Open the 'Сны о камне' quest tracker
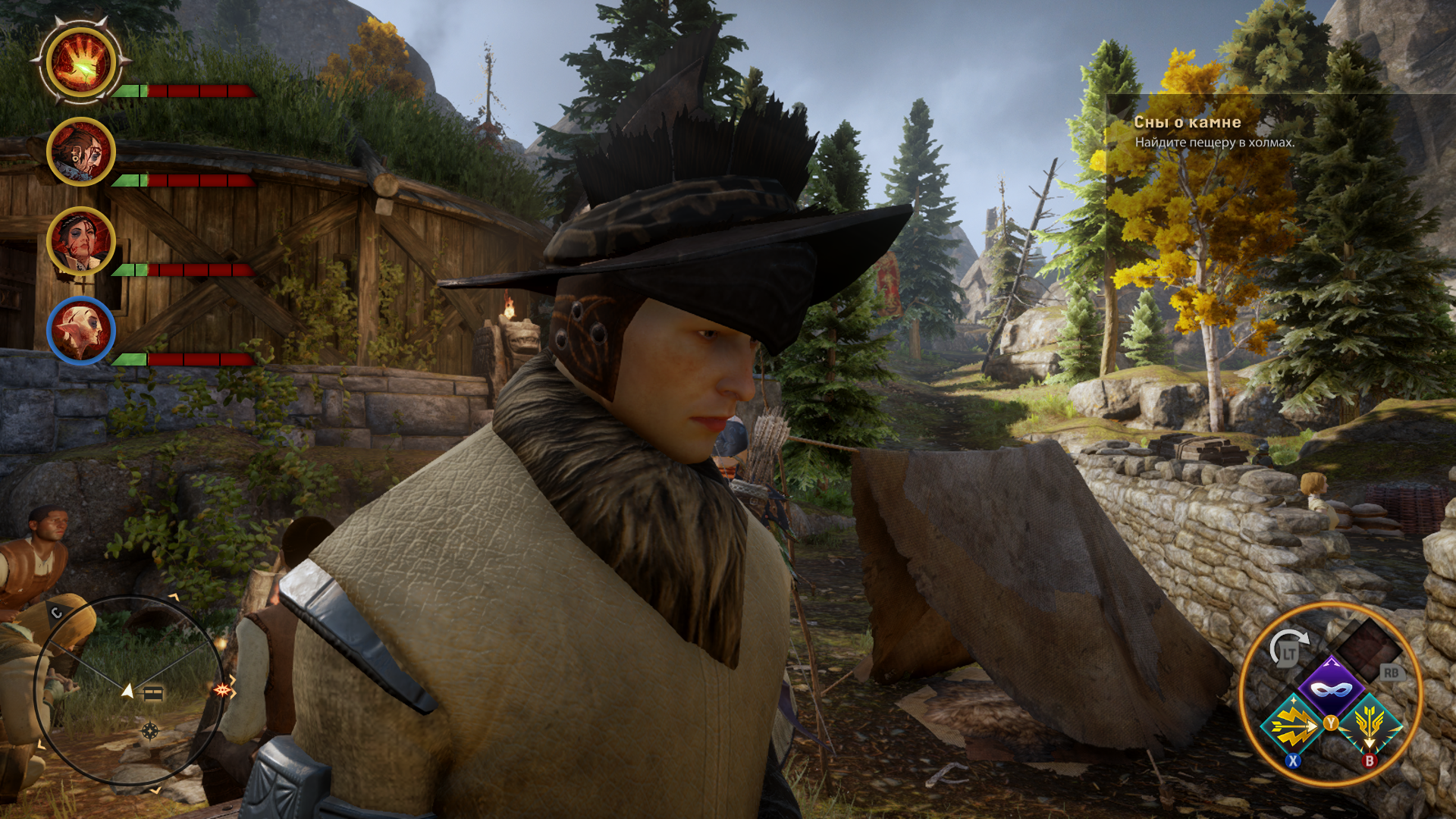This screenshot has height=819, width=1456. tap(1188, 122)
